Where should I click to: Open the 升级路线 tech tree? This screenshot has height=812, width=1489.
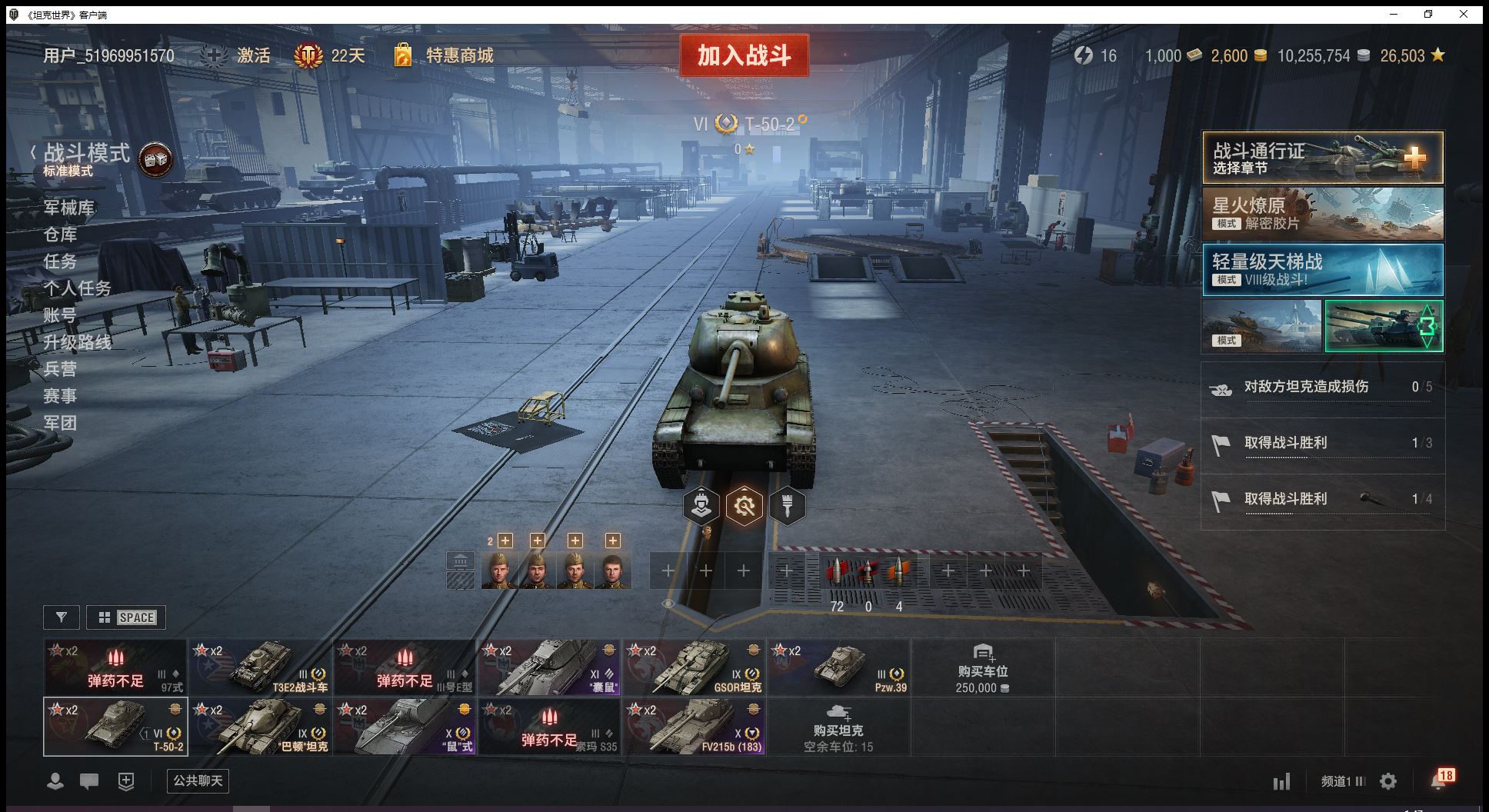77,342
